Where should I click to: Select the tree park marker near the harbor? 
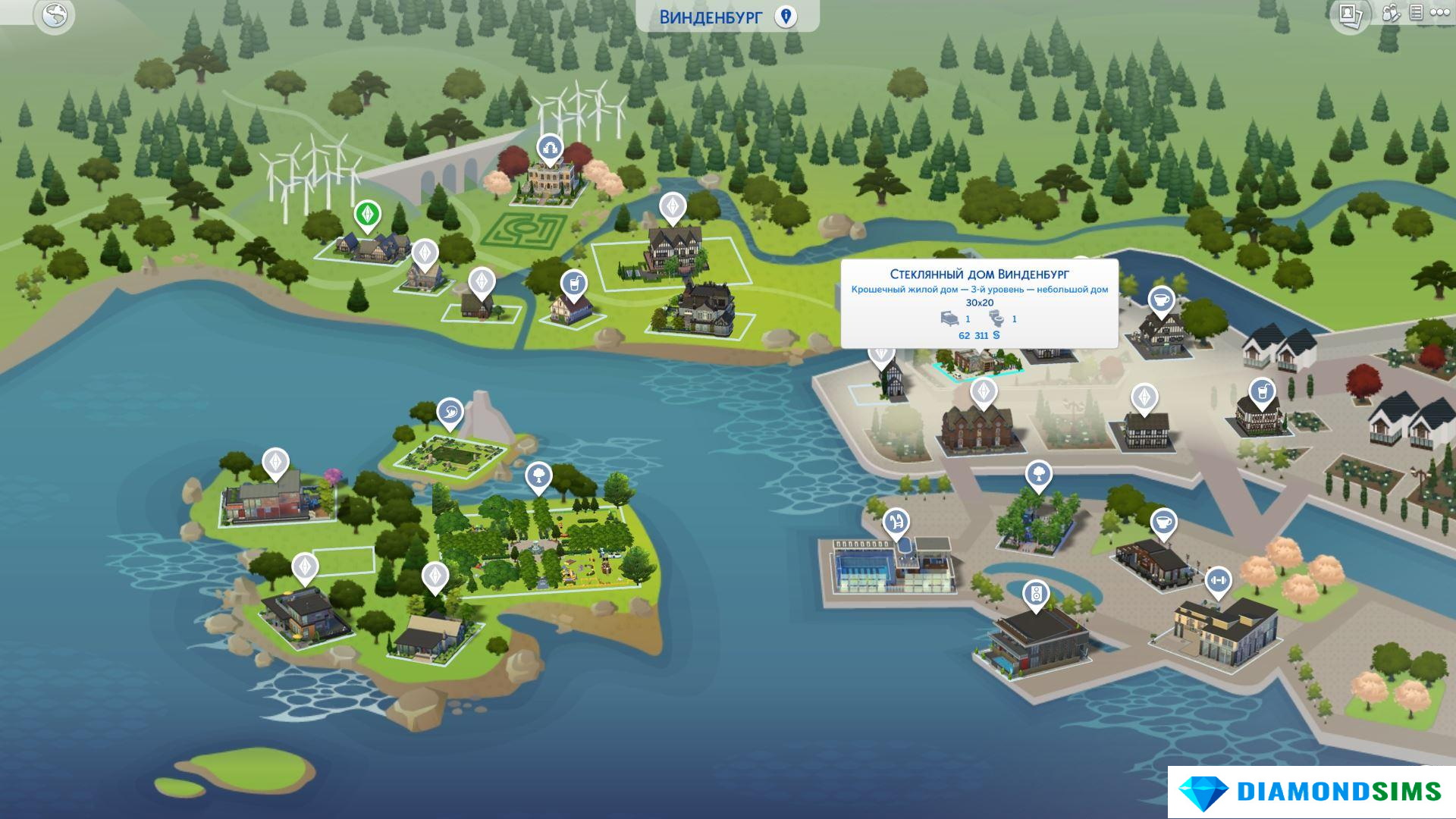click(x=1038, y=475)
